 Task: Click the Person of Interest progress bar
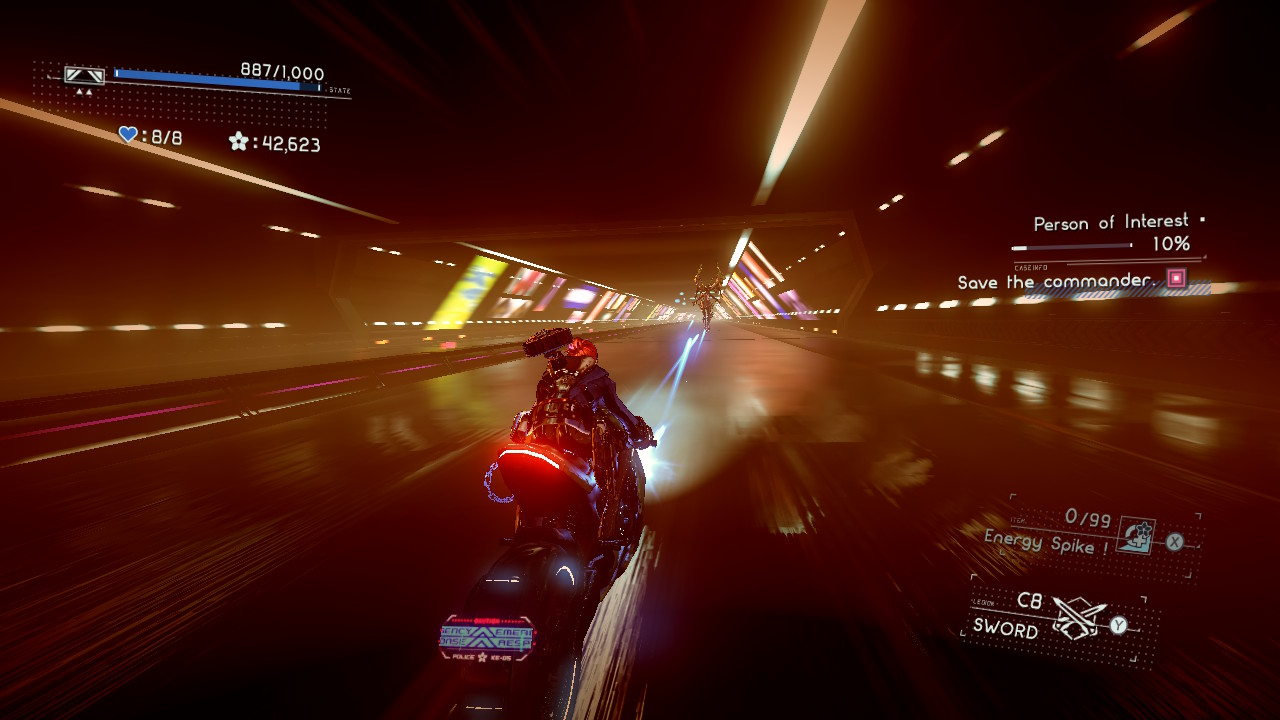[x=1072, y=248]
